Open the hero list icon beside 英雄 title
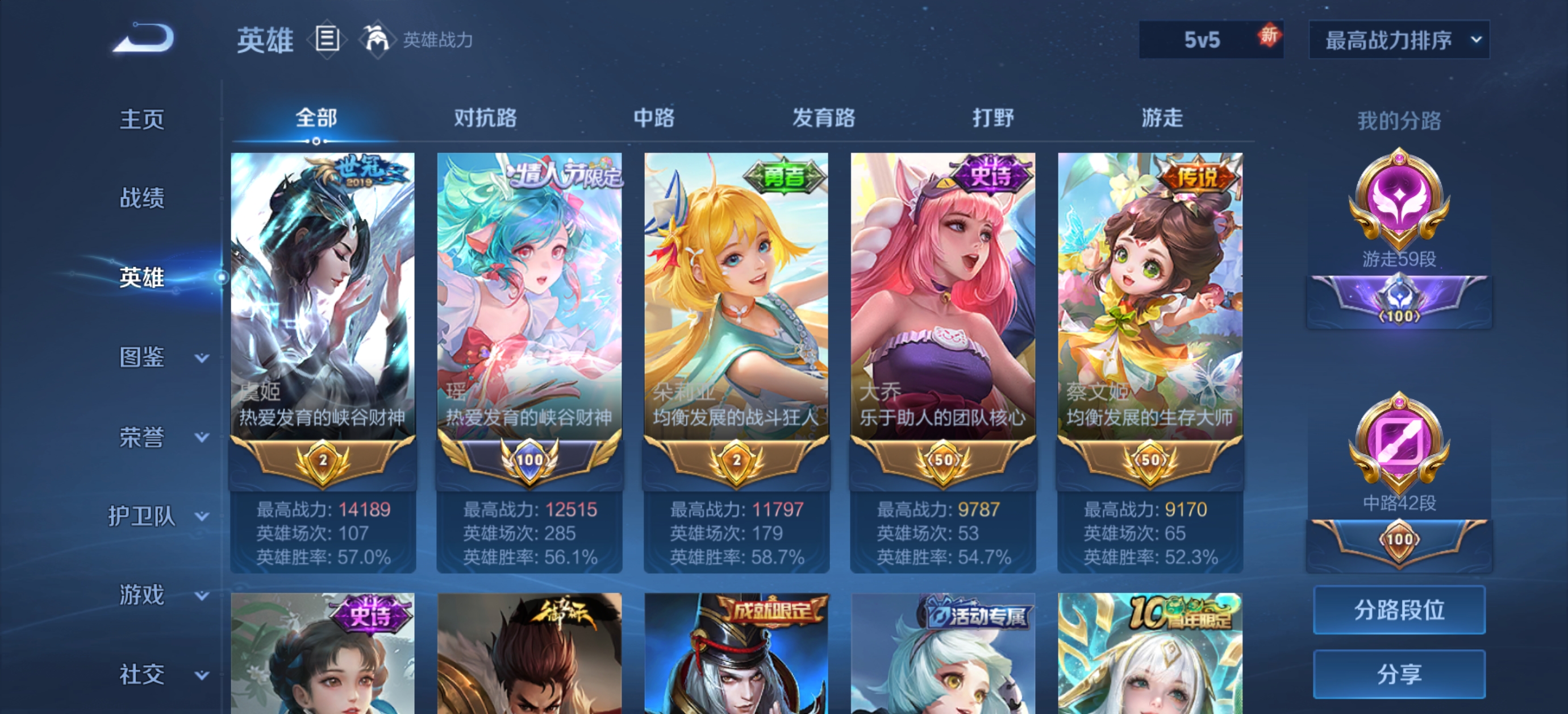1568x714 pixels. pyautogui.click(x=327, y=40)
